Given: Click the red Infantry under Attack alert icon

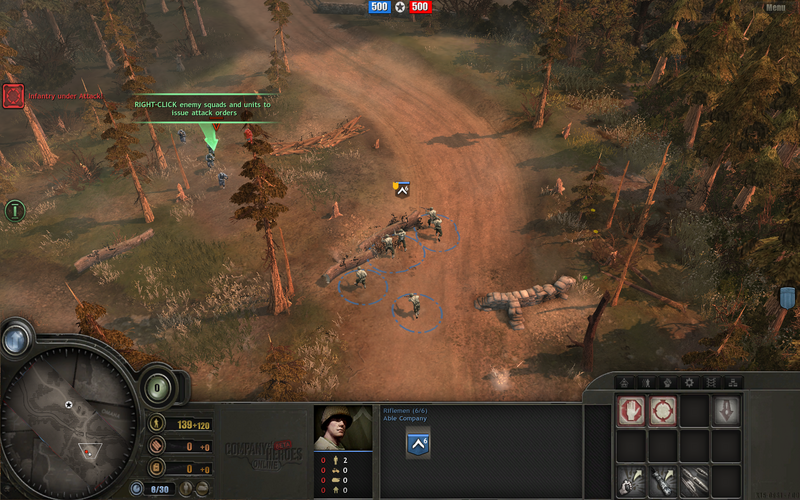Looking at the screenshot, I should (x=13, y=96).
